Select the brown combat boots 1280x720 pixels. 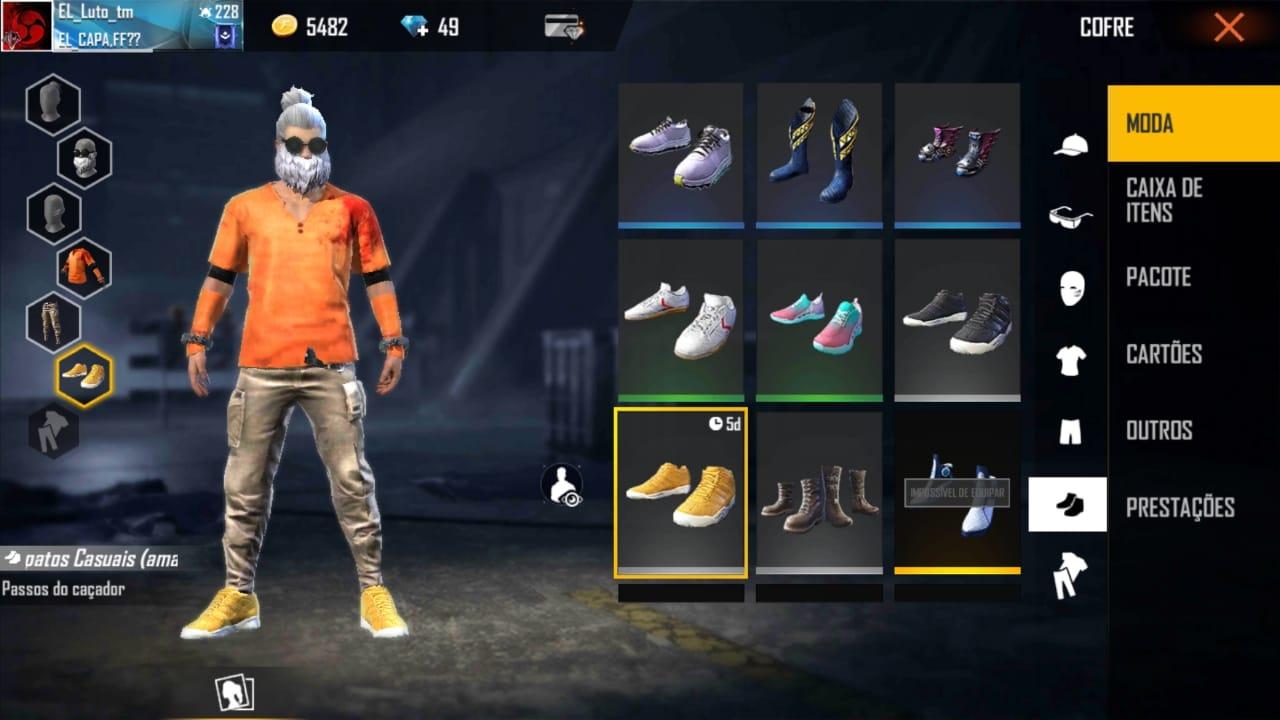[819, 491]
